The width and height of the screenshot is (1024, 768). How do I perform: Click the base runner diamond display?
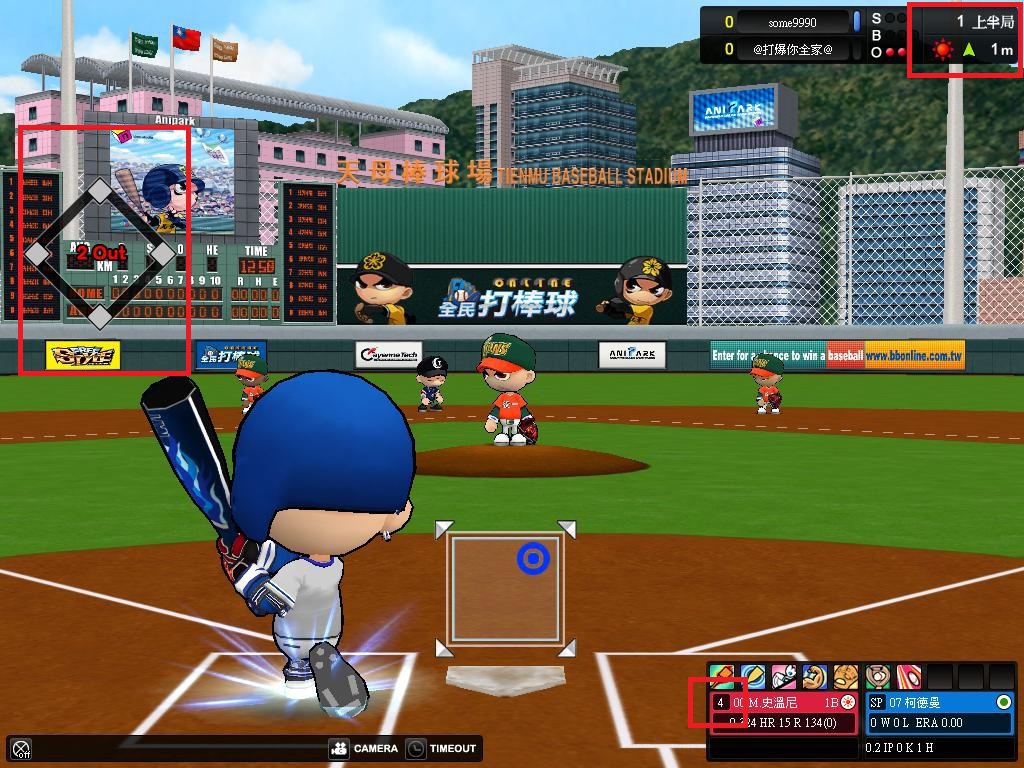[100, 254]
